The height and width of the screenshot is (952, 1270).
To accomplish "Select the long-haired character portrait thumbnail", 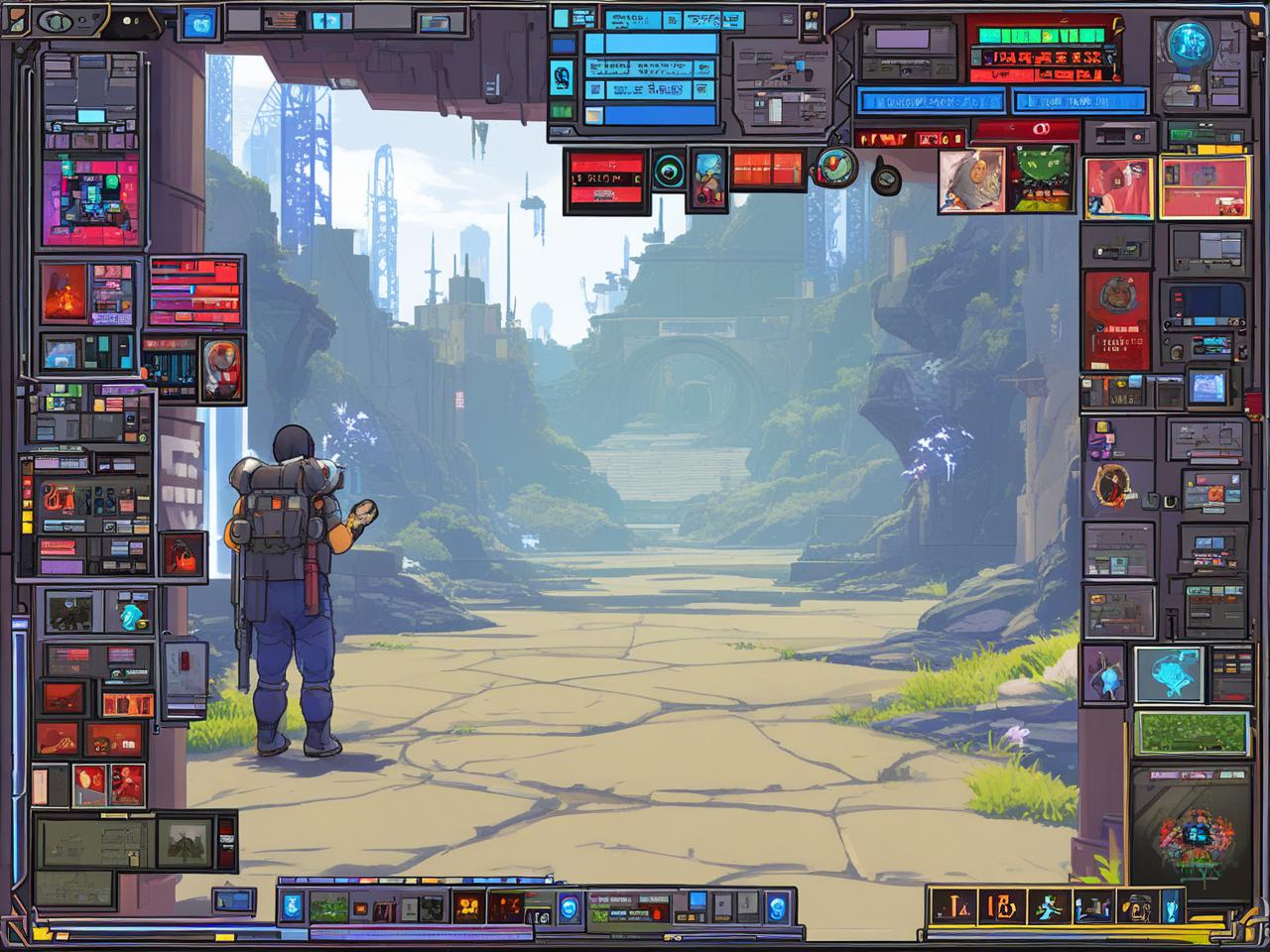I will tap(971, 179).
